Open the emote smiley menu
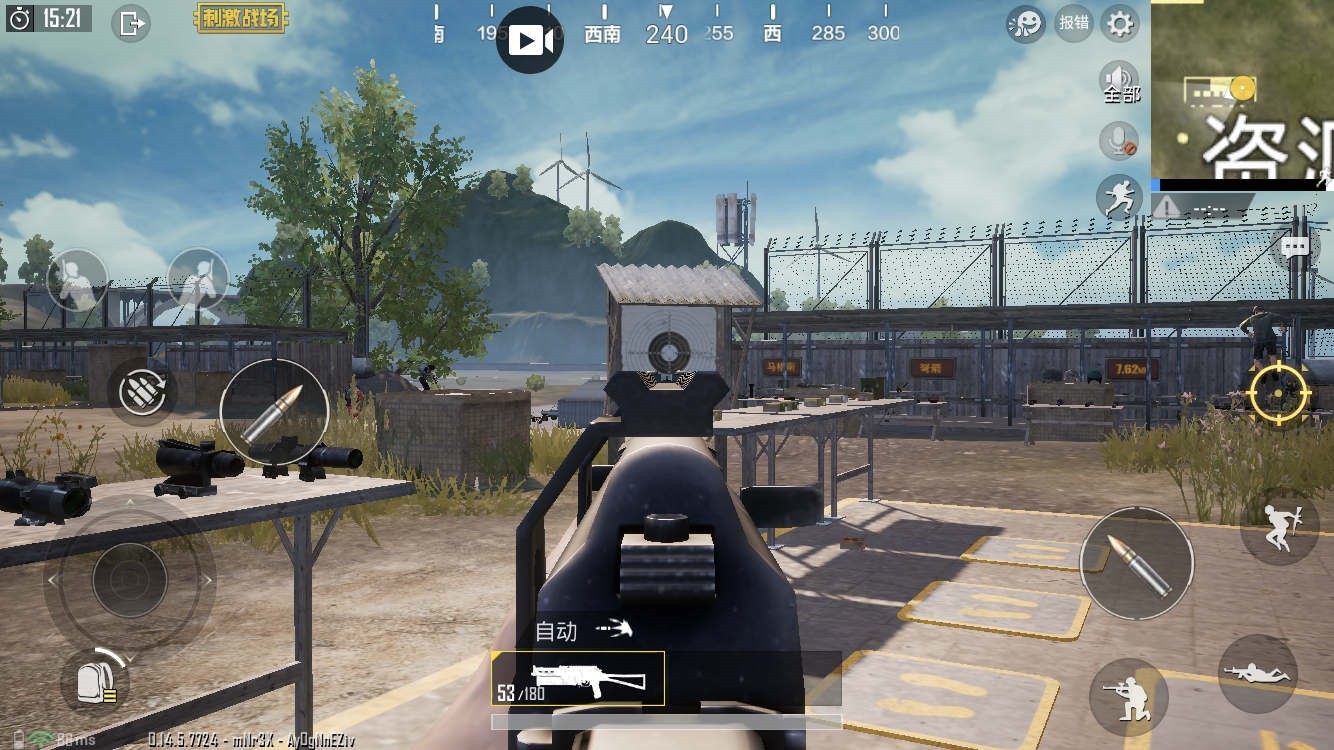Image resolution: width=1334 pixels, height=750 pixels. [x=1026, y=23]
